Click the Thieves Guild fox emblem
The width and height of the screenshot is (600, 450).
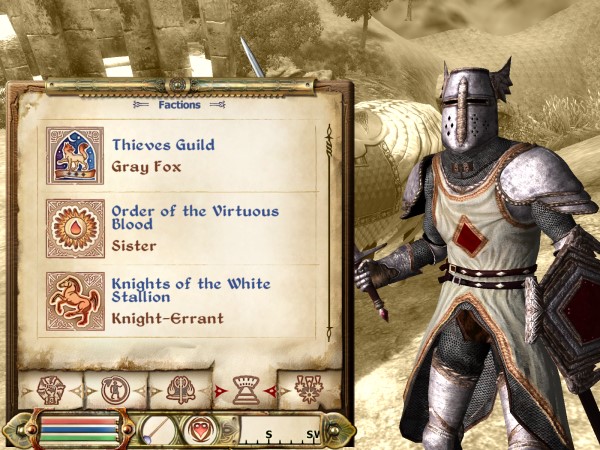coord(75,155)
